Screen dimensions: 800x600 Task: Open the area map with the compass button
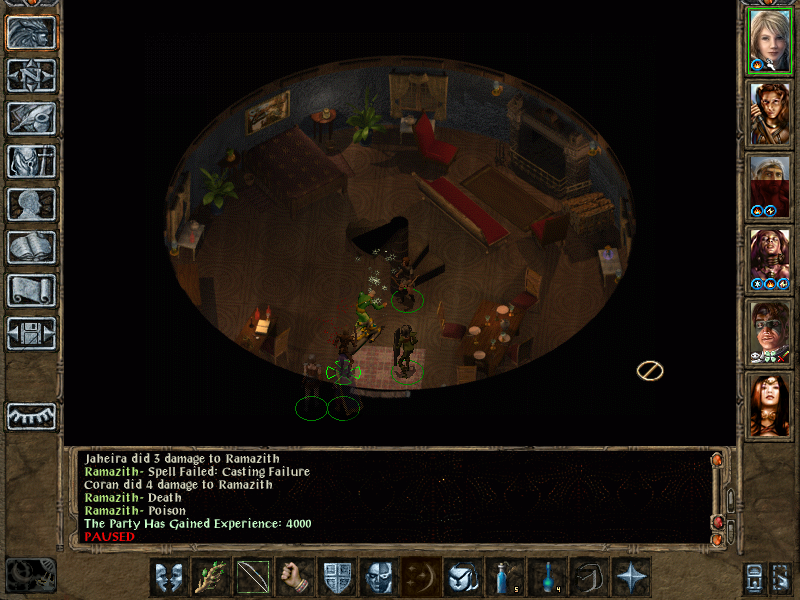tap(32, 75)
